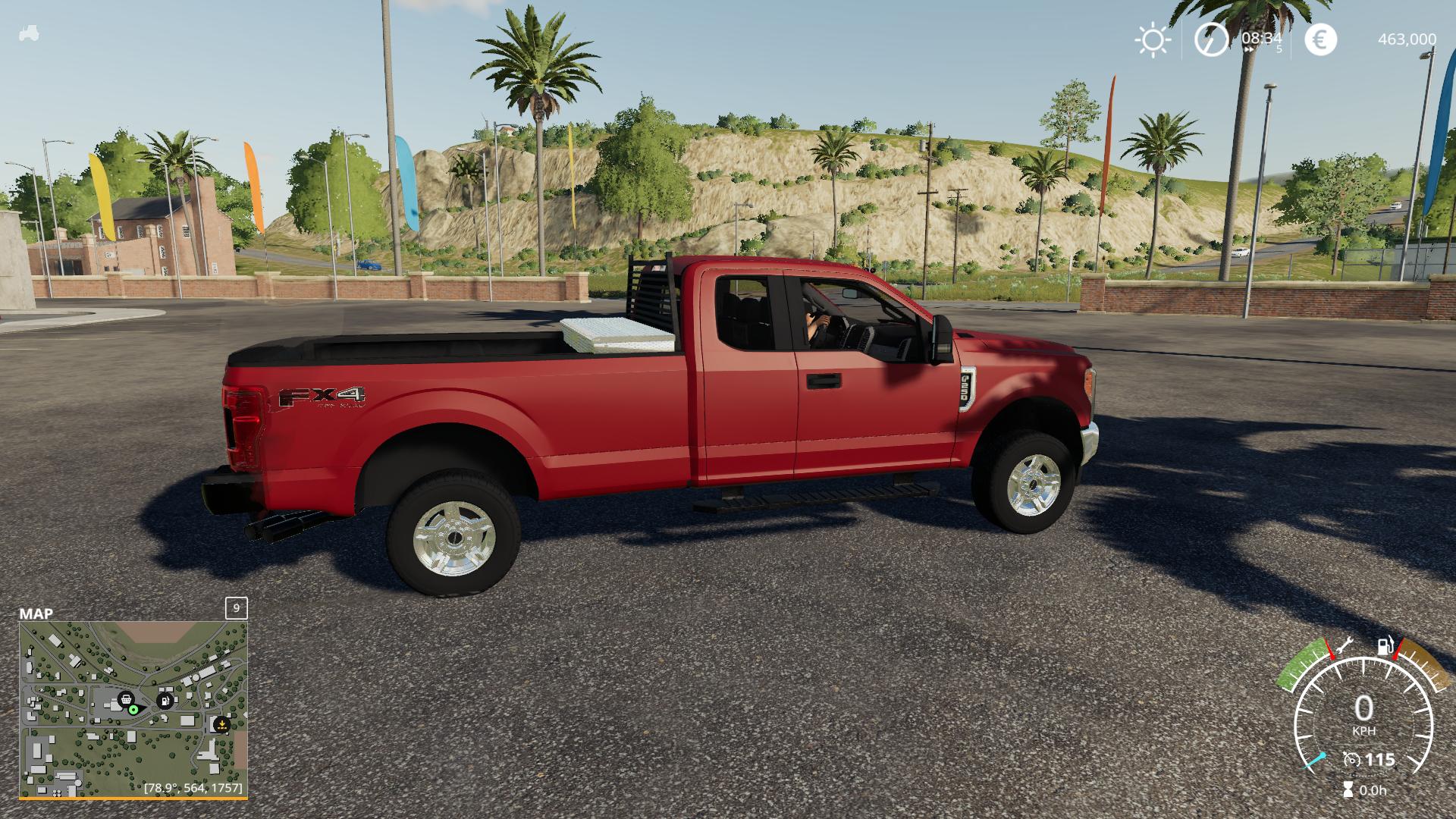This screenshot has height=819, width=1456.
Task: Click the green player position marker
Action: 133,710
